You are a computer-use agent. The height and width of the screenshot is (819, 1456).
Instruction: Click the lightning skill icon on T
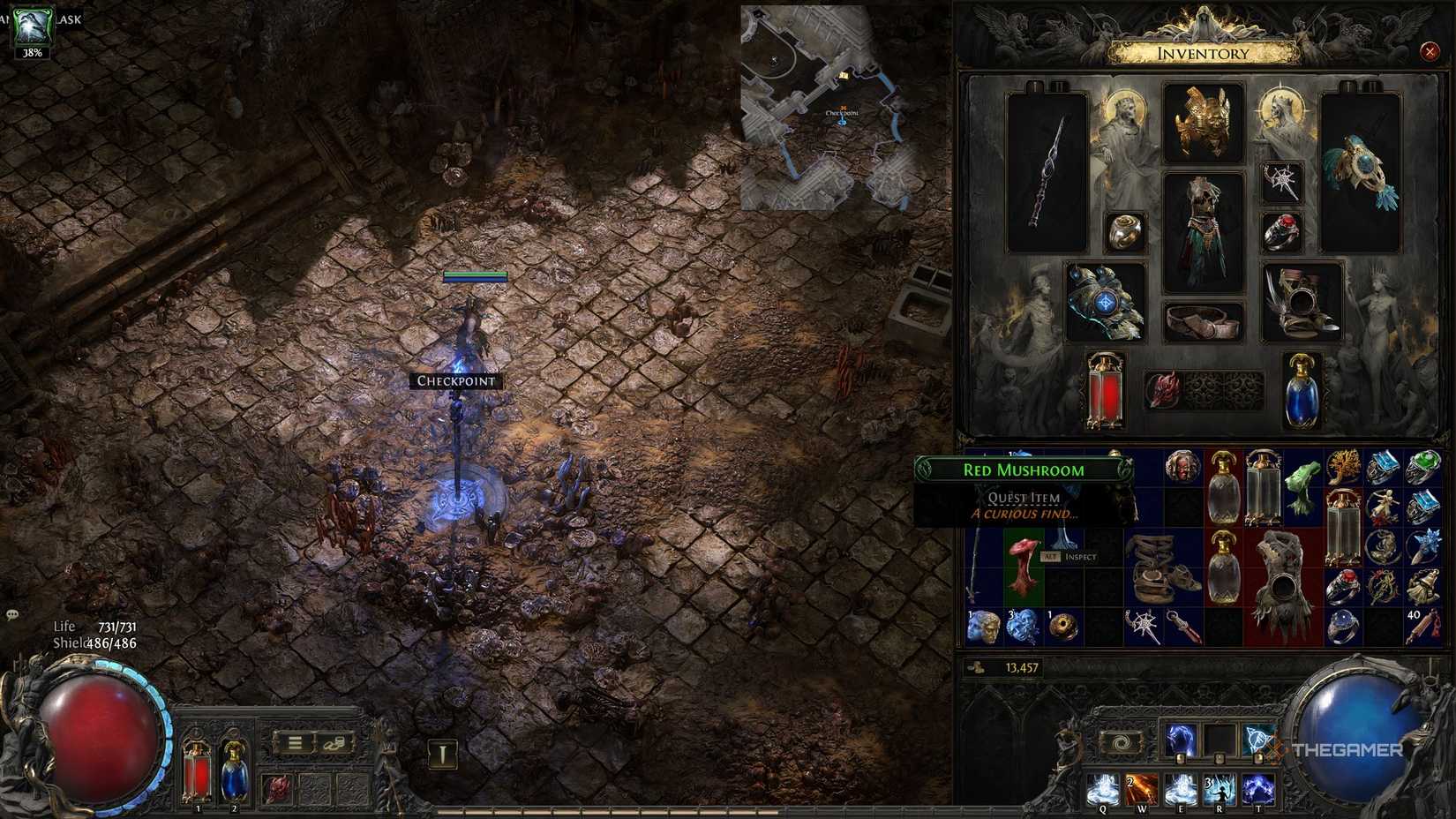(x=1258, y=788)
